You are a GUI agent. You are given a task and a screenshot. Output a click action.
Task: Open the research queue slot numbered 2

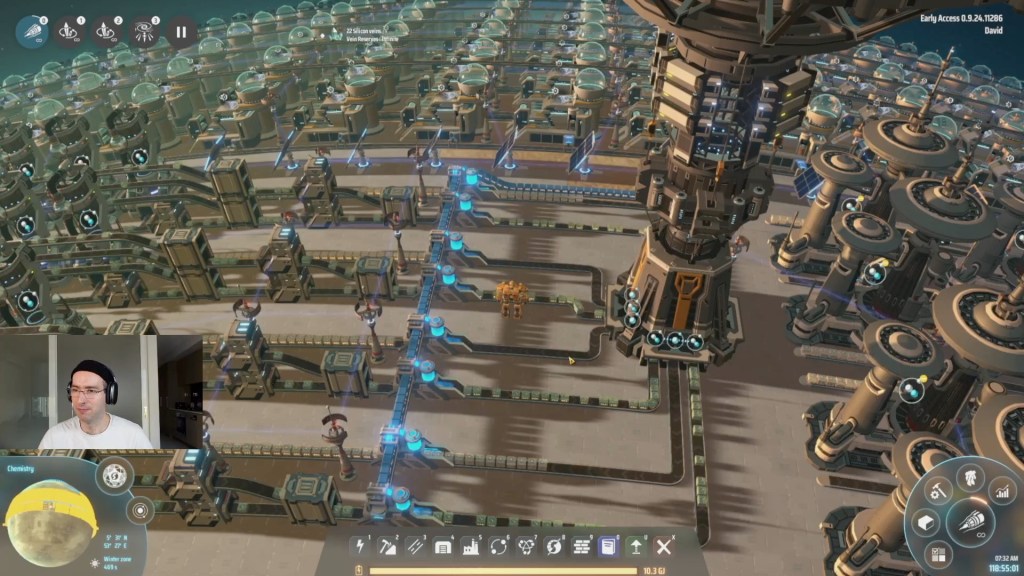click(107, 32)
